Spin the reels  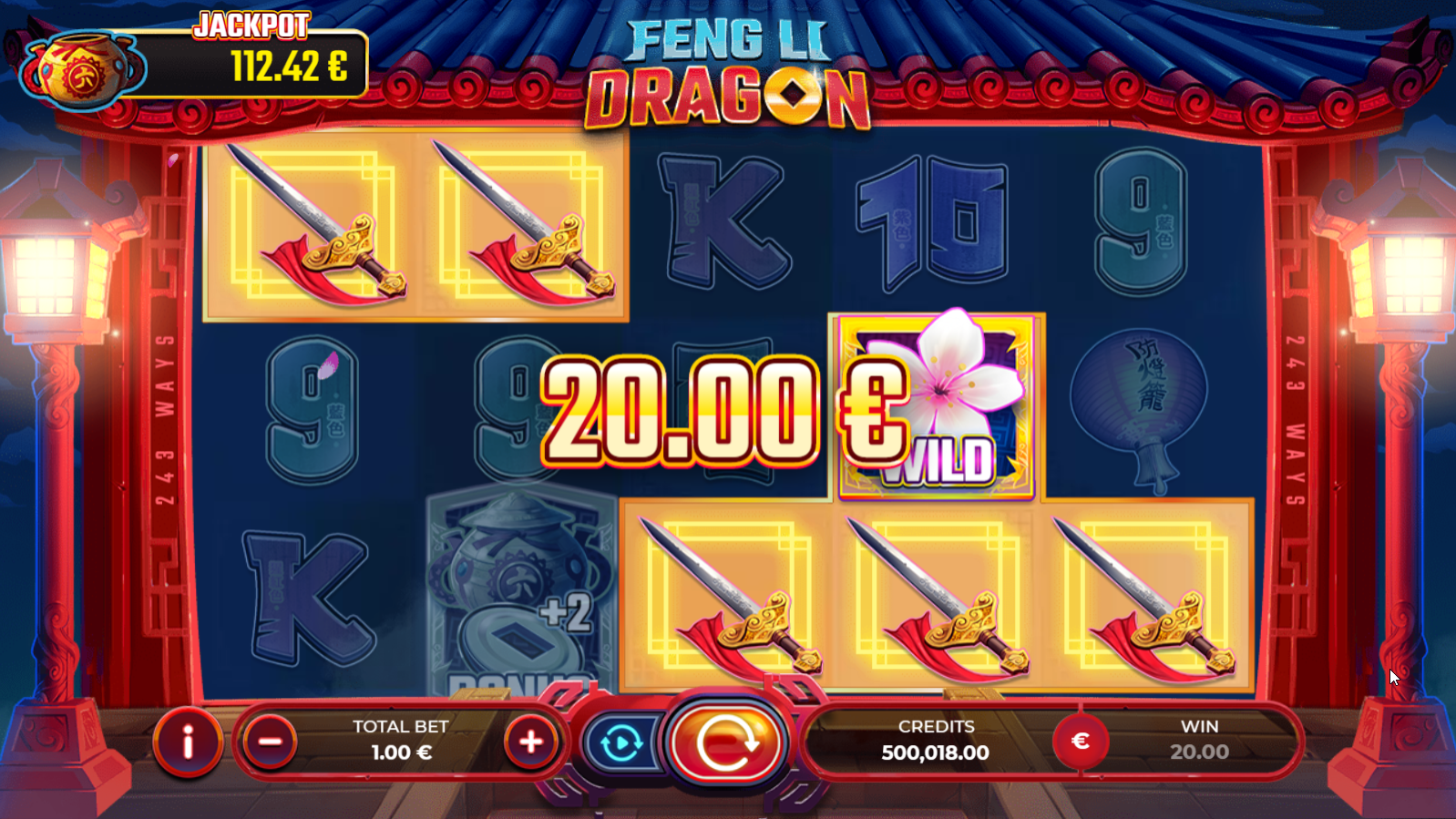(x=726, y=742)
